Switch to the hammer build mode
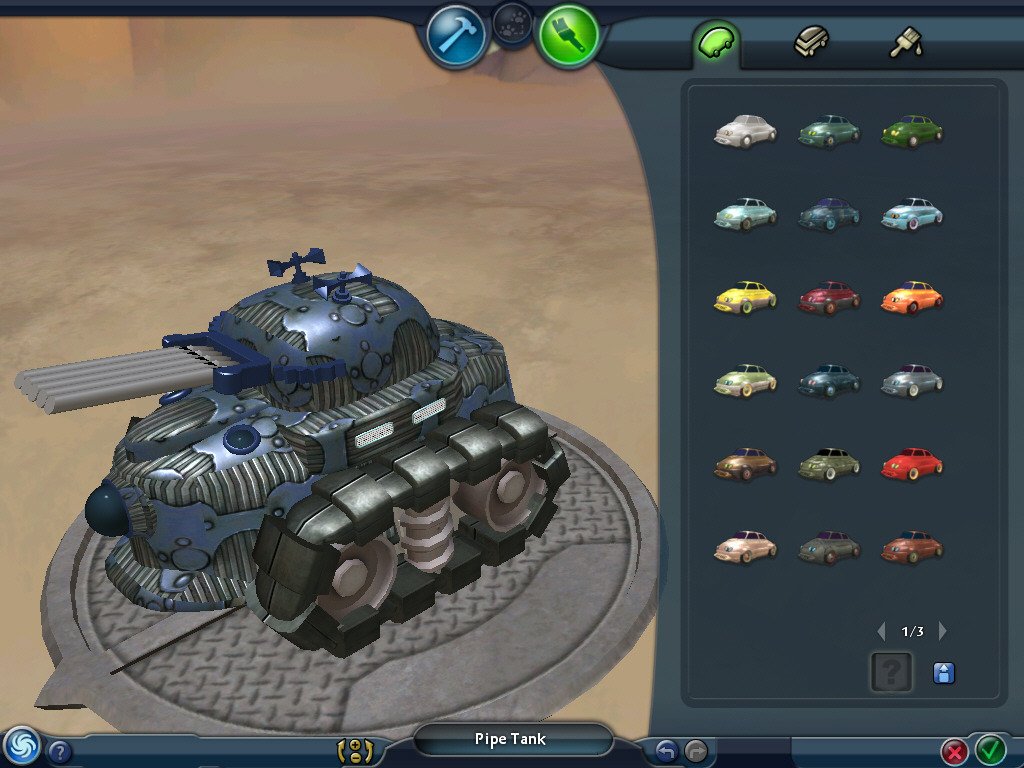 coord(456,36)
